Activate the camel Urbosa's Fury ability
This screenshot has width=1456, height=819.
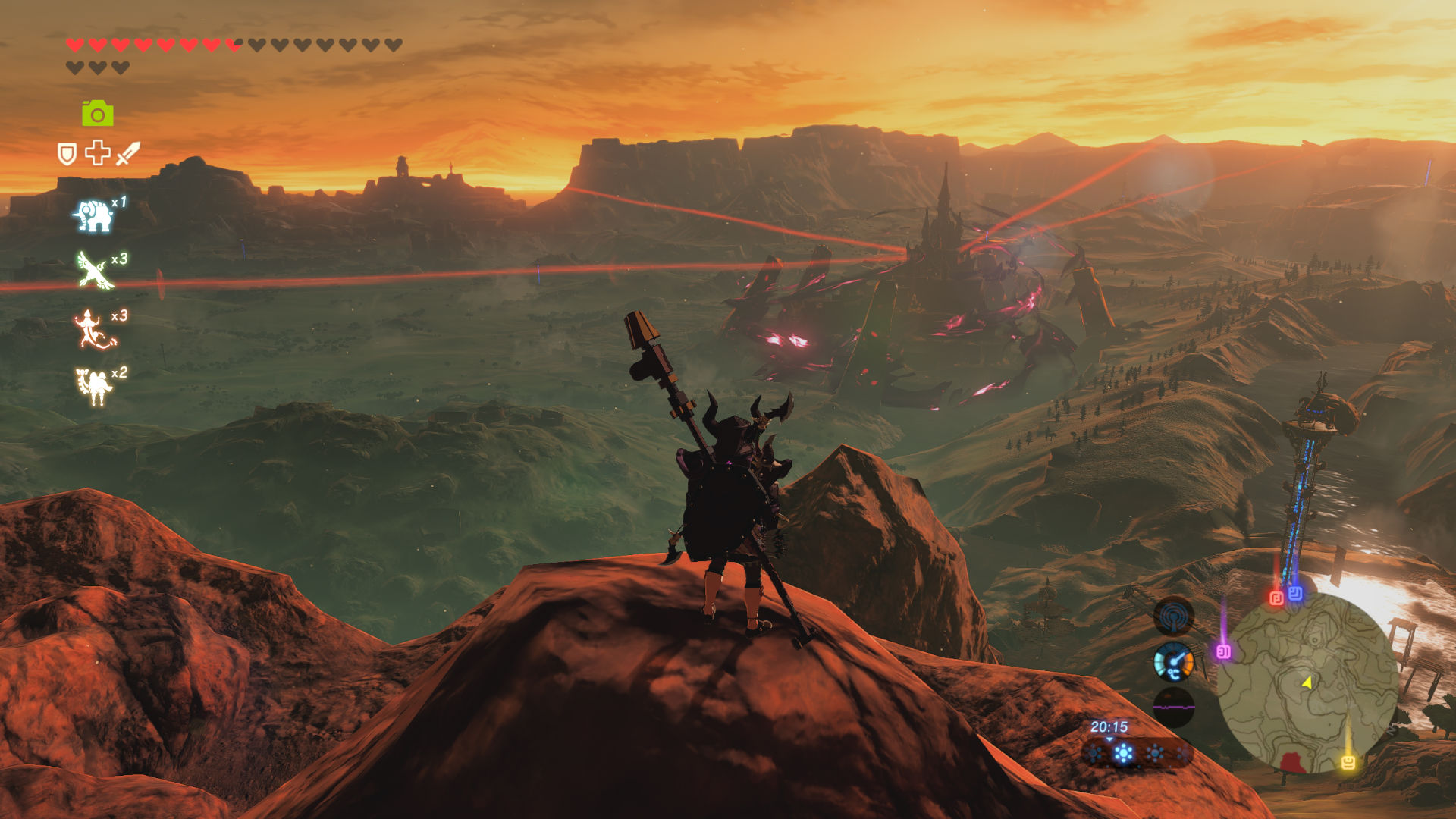pyautogui.click(x=95, y=386)
